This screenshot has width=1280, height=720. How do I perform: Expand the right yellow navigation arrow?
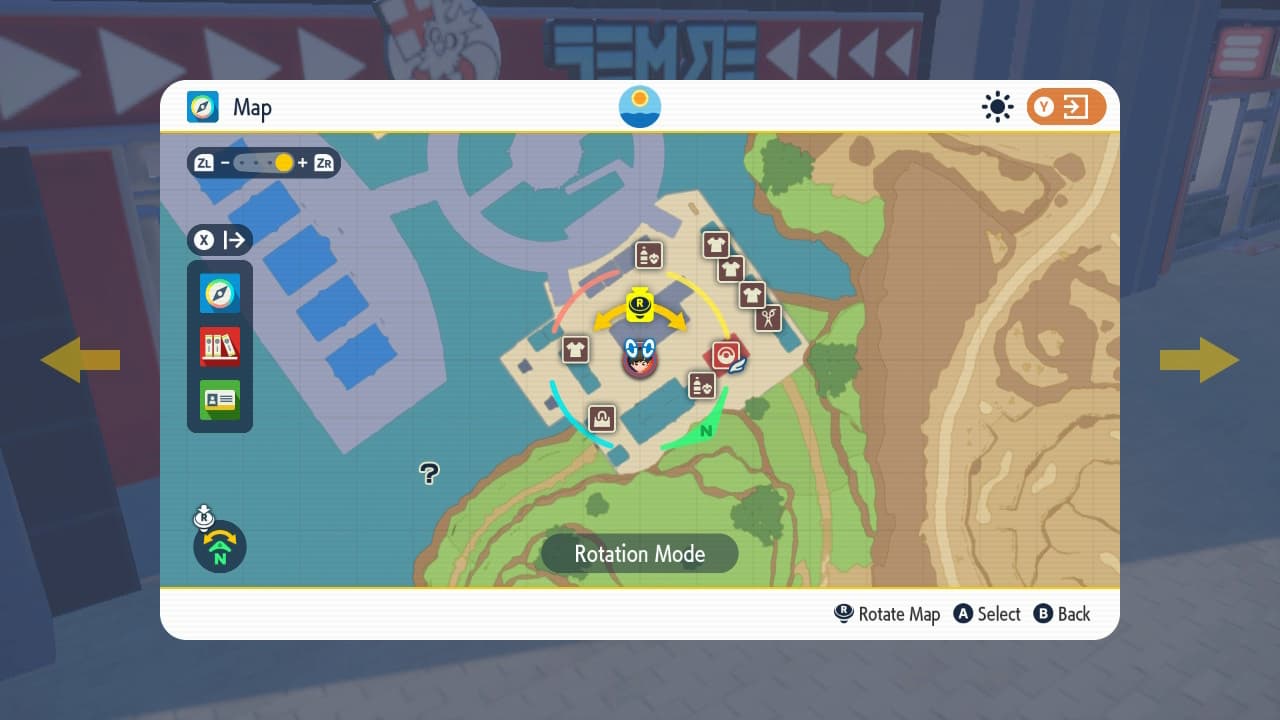(1201, 360)
